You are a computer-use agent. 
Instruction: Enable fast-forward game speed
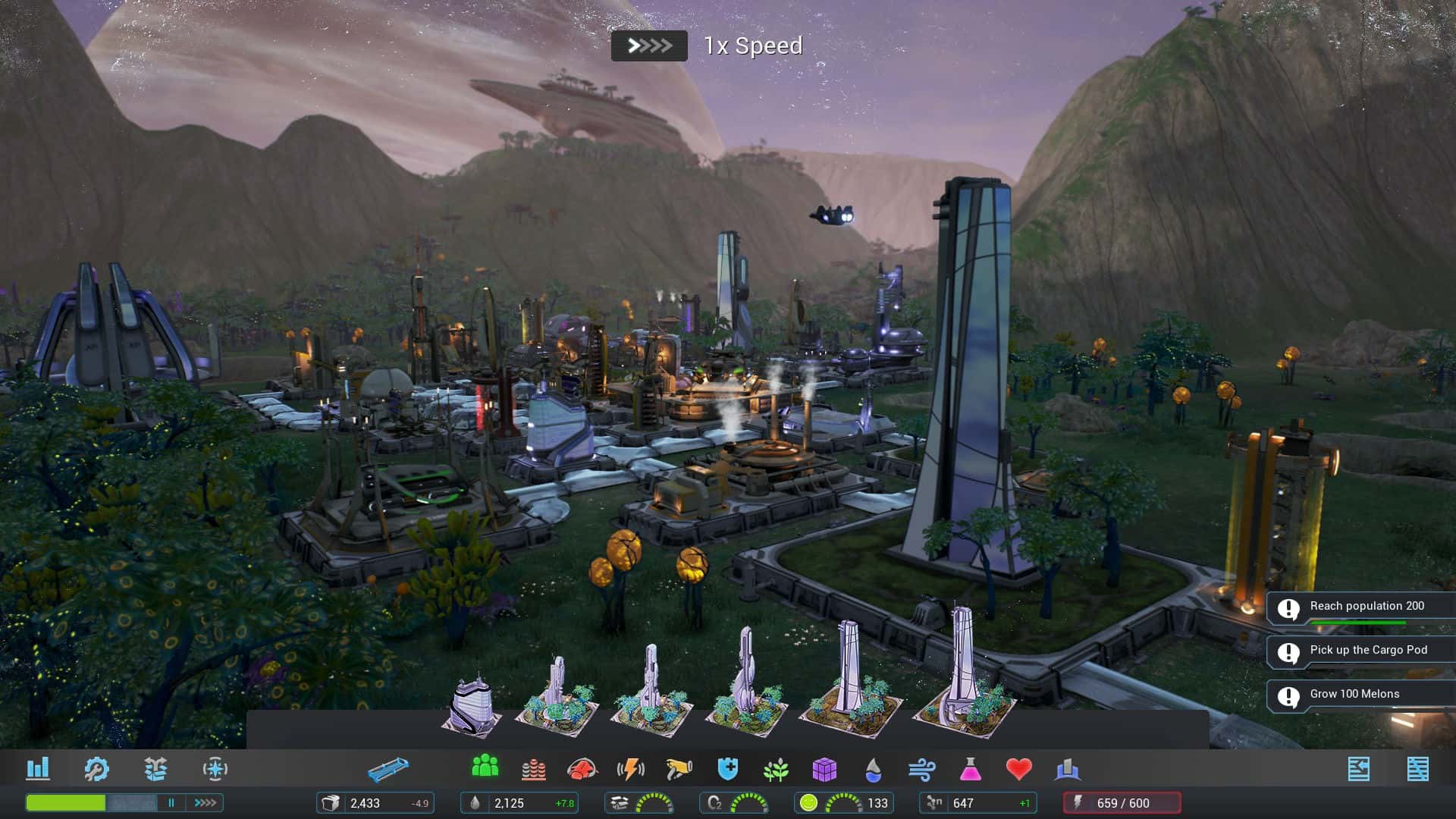tap(203, 802)
